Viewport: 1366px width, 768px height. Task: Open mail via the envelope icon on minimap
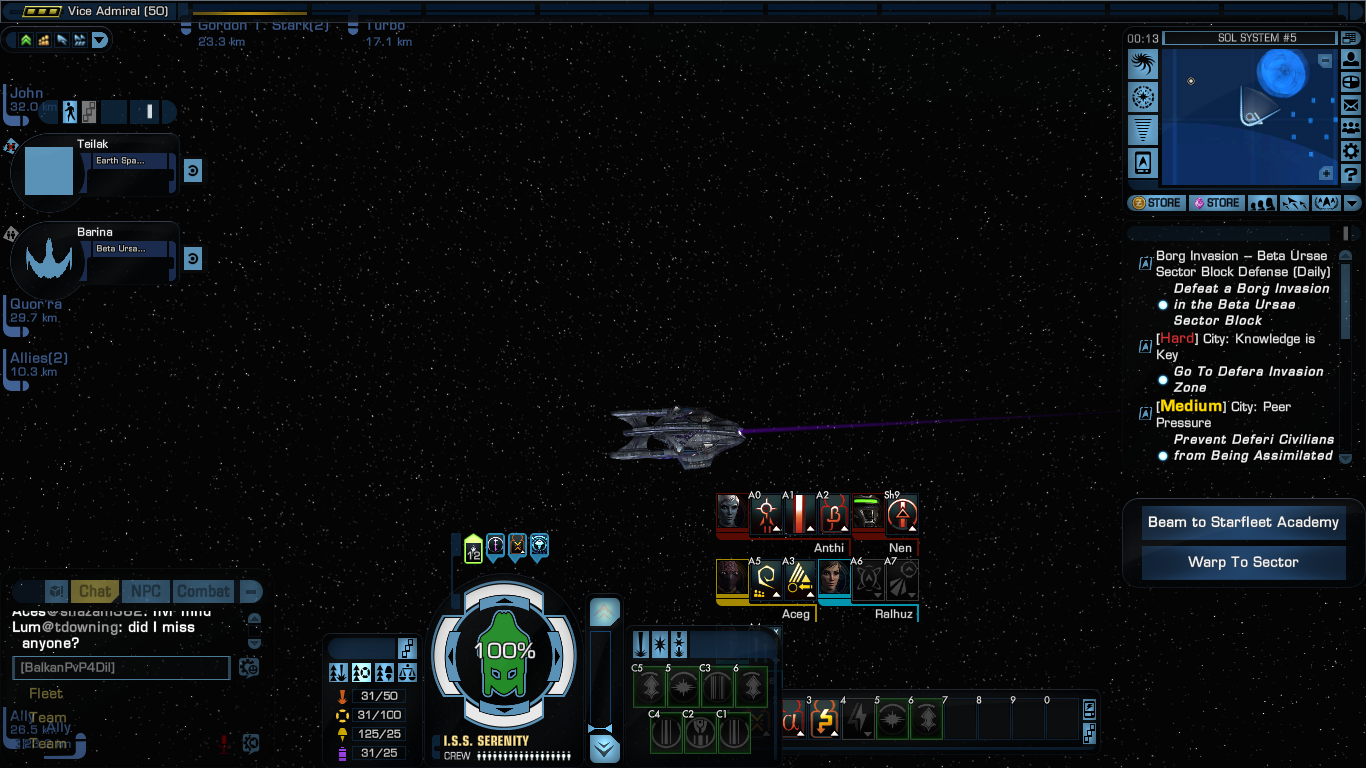(x=1351, y=106)
